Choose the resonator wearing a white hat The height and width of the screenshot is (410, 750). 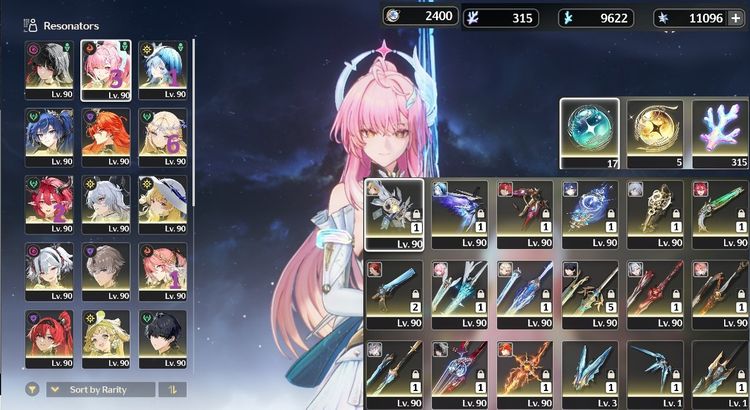162,202
